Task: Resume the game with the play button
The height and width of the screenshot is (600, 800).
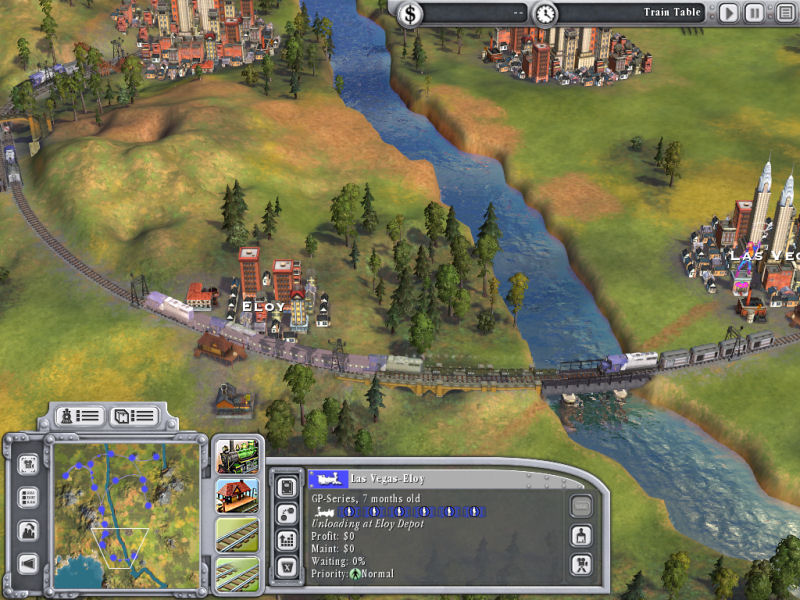Action: click(729, 14)
